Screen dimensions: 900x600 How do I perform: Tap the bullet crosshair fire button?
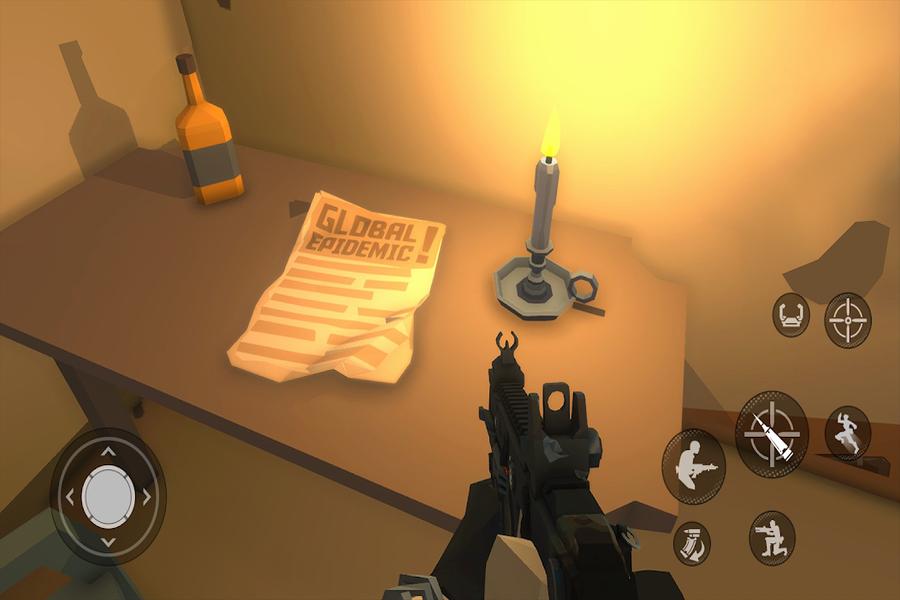772,432
